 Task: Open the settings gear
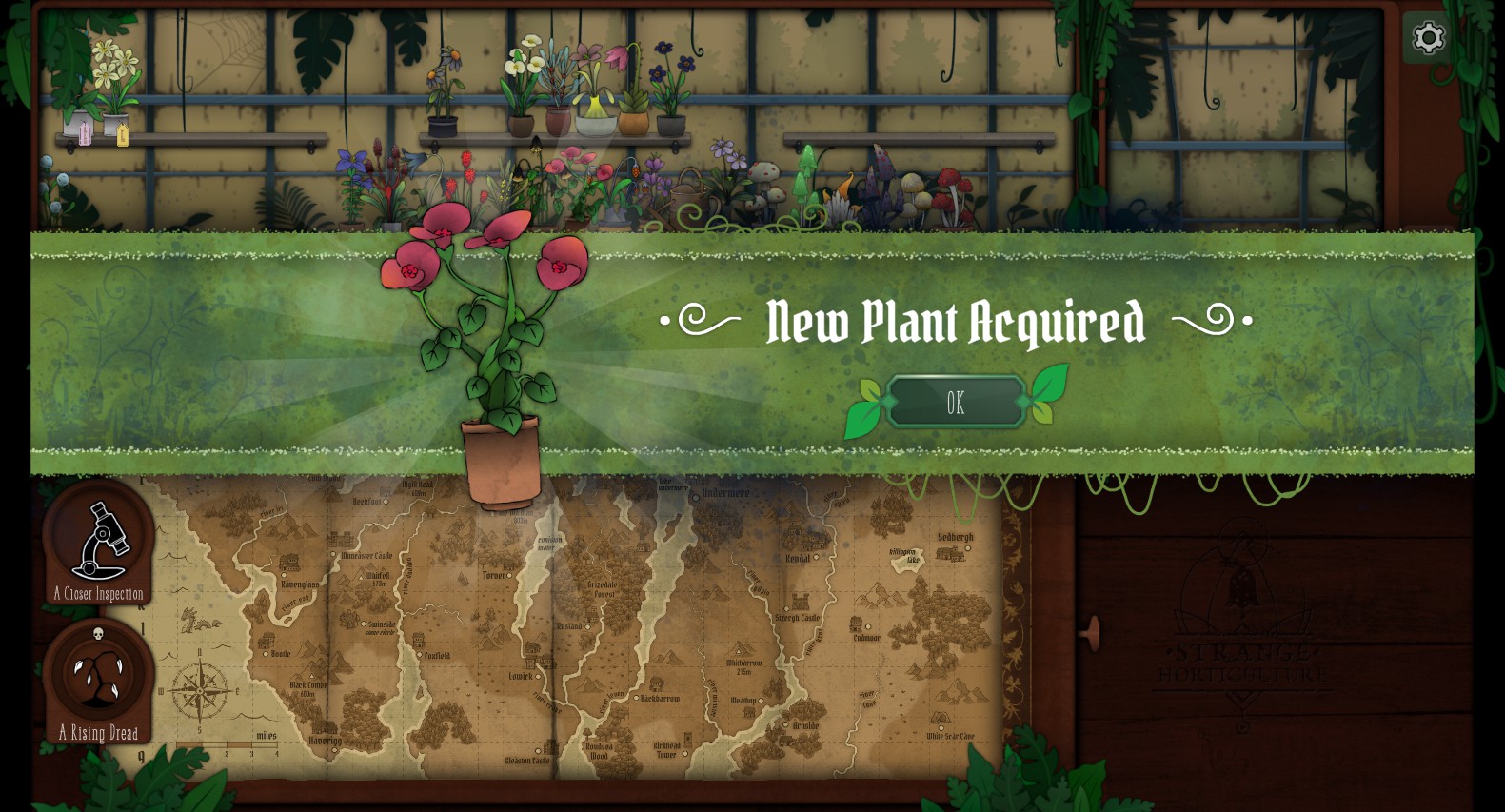(1427, 38)
